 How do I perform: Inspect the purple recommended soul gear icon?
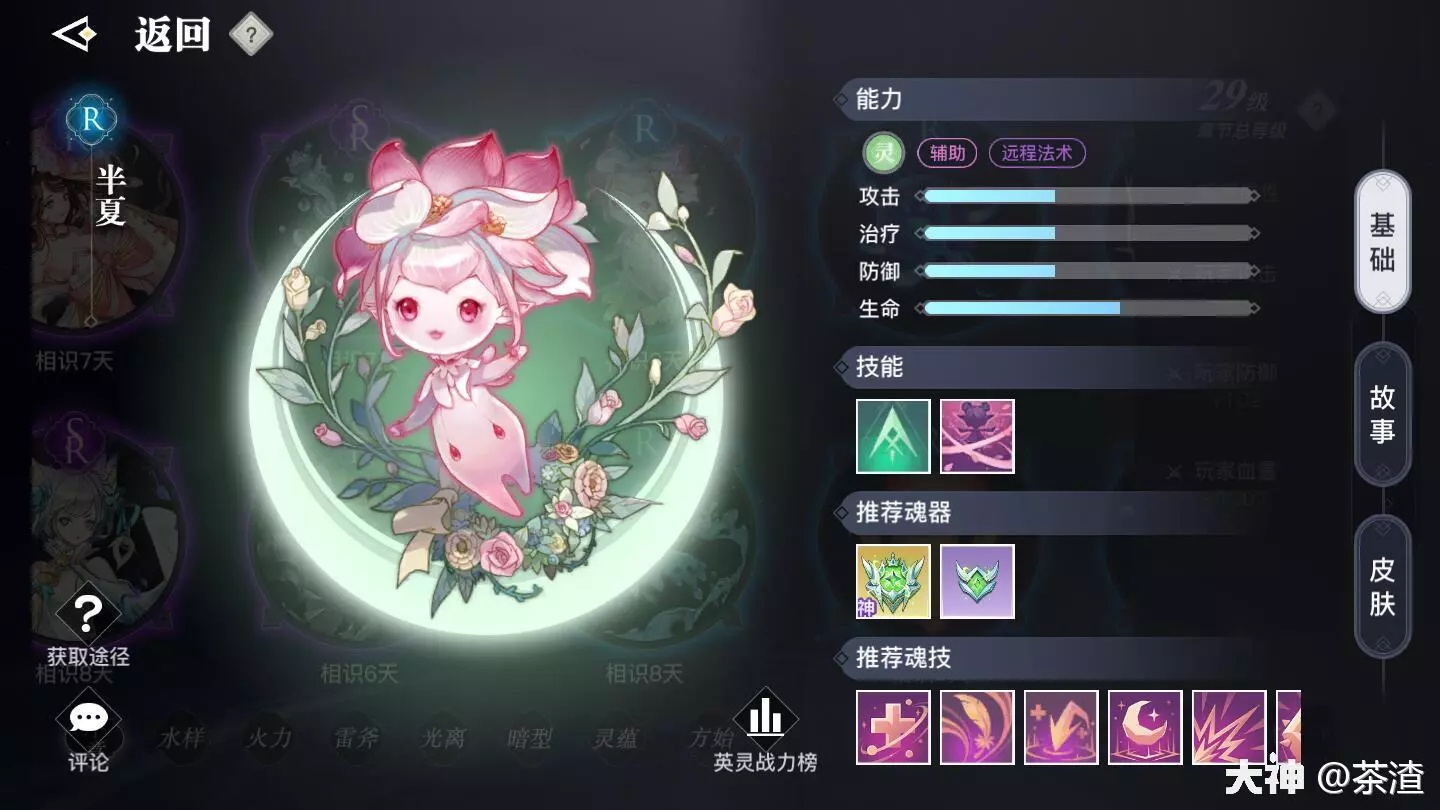coord(977,581)
